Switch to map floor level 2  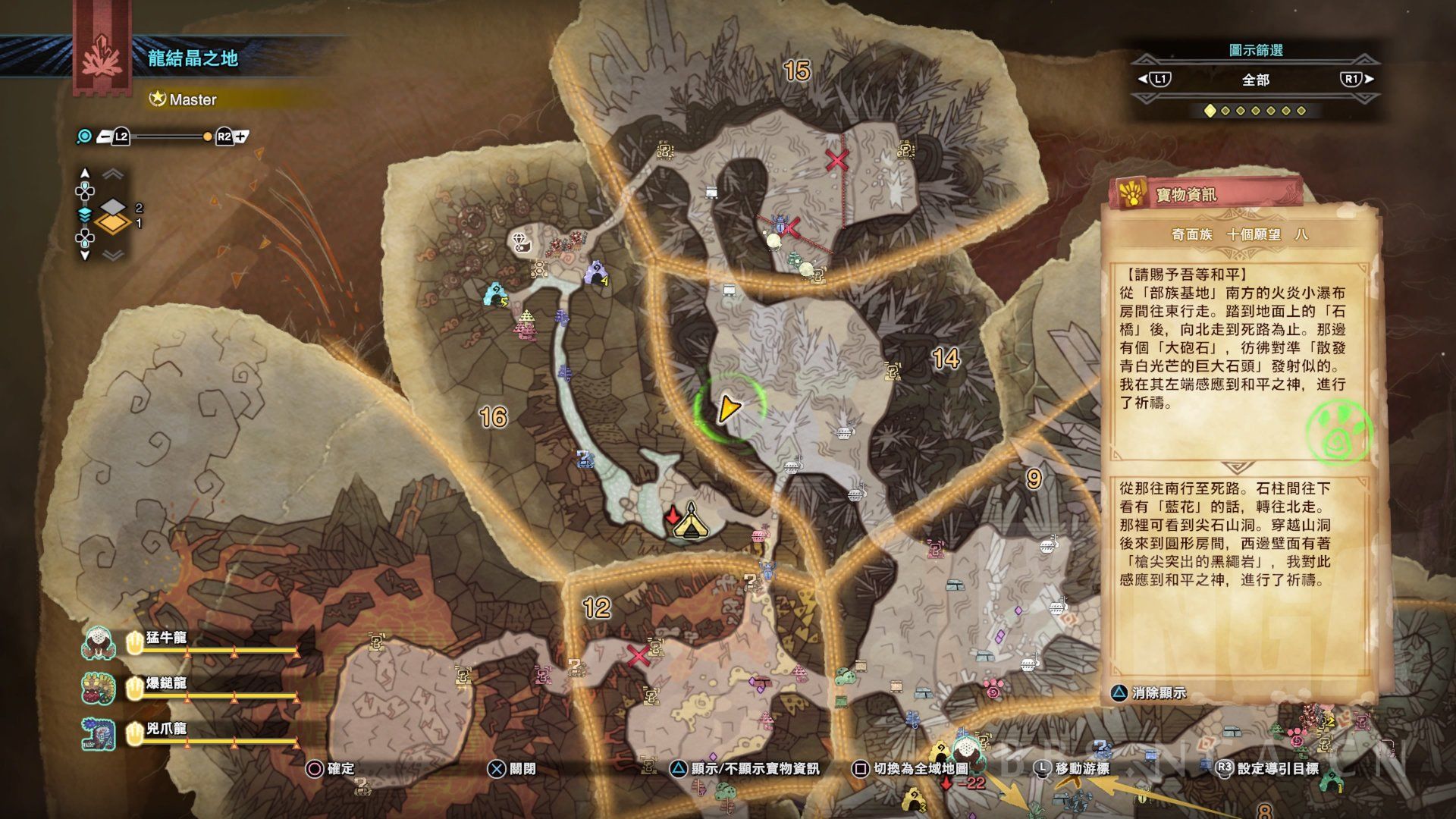113,206
